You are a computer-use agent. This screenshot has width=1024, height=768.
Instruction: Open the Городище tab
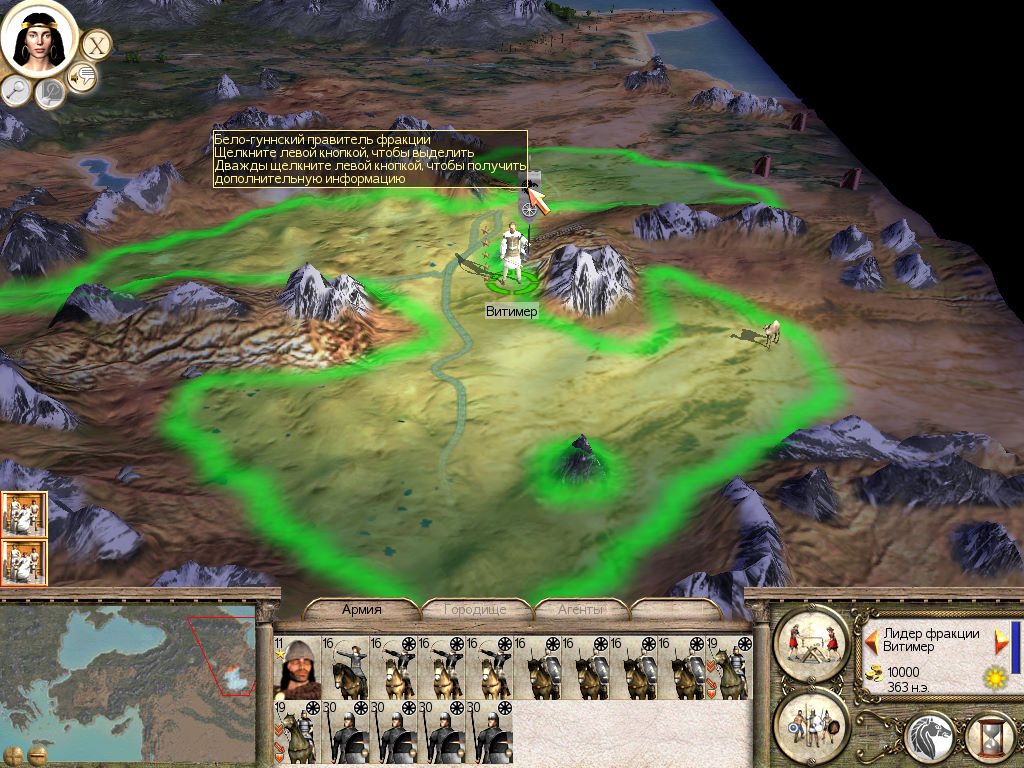click(475, 609)
